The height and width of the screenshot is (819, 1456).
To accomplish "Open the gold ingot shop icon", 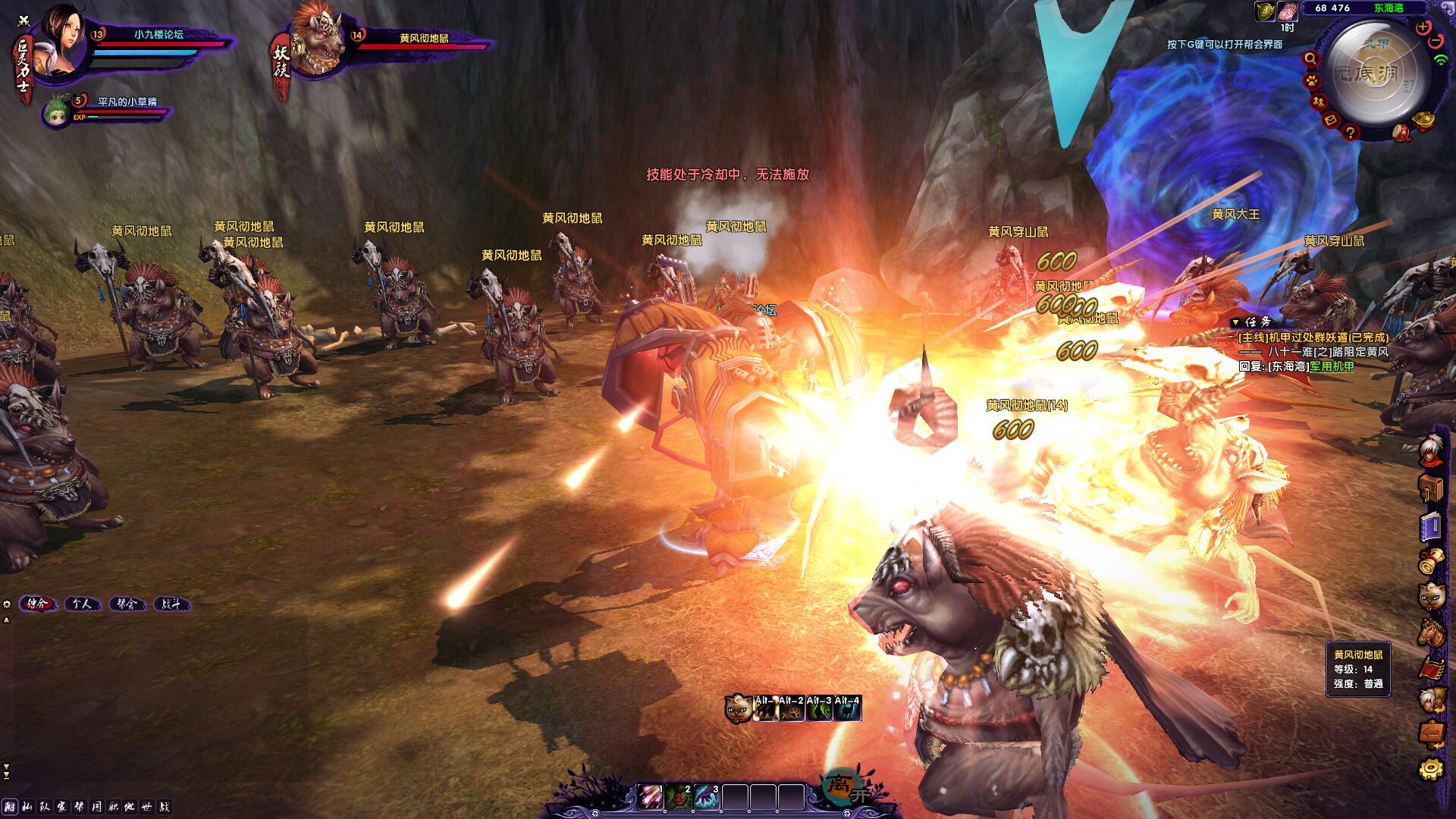I will (1423, 121).
